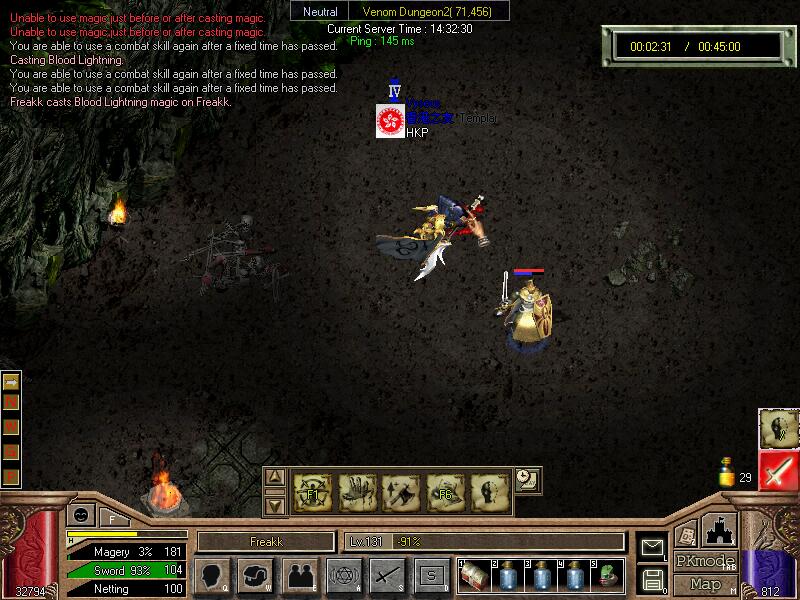Open the party members button

pos(299,575)
